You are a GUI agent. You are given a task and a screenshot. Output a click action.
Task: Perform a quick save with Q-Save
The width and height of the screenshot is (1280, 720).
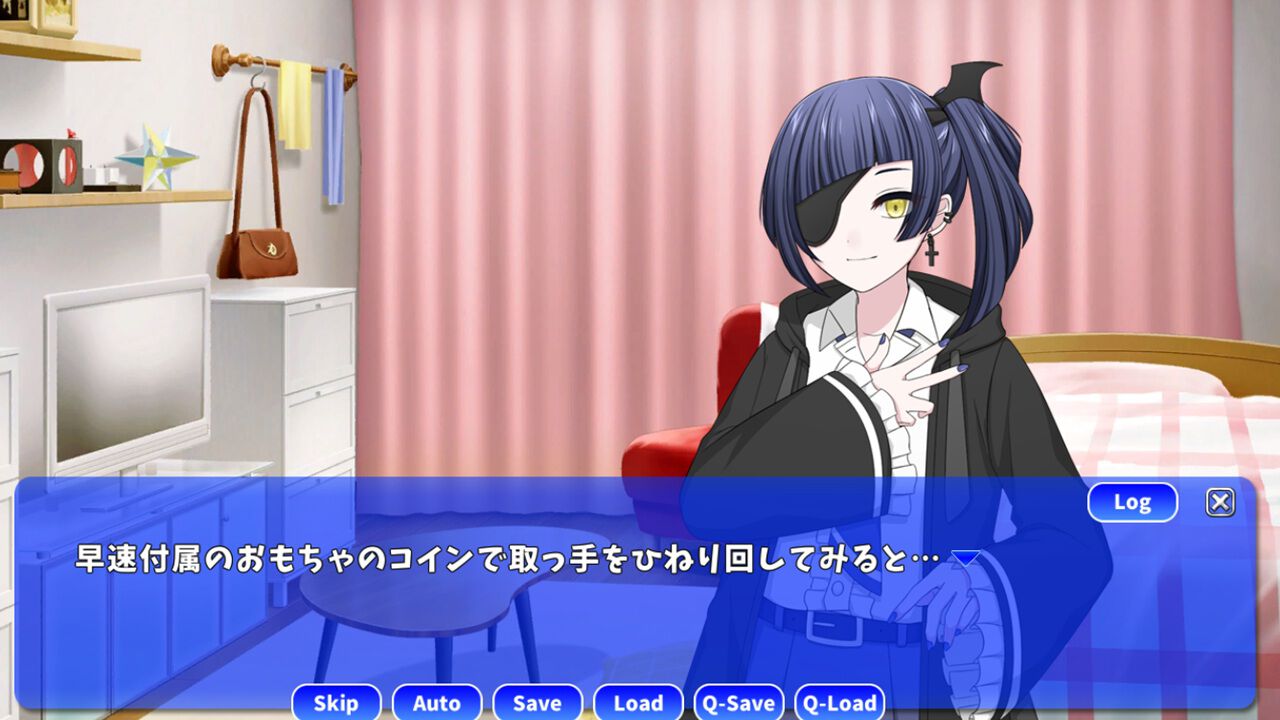coord(739,702)
